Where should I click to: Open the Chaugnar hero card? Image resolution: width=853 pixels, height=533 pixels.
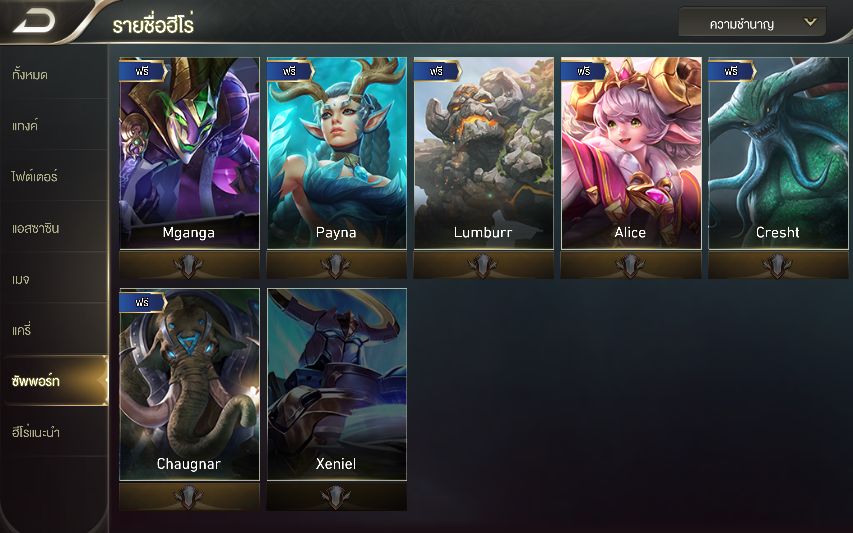189,385
